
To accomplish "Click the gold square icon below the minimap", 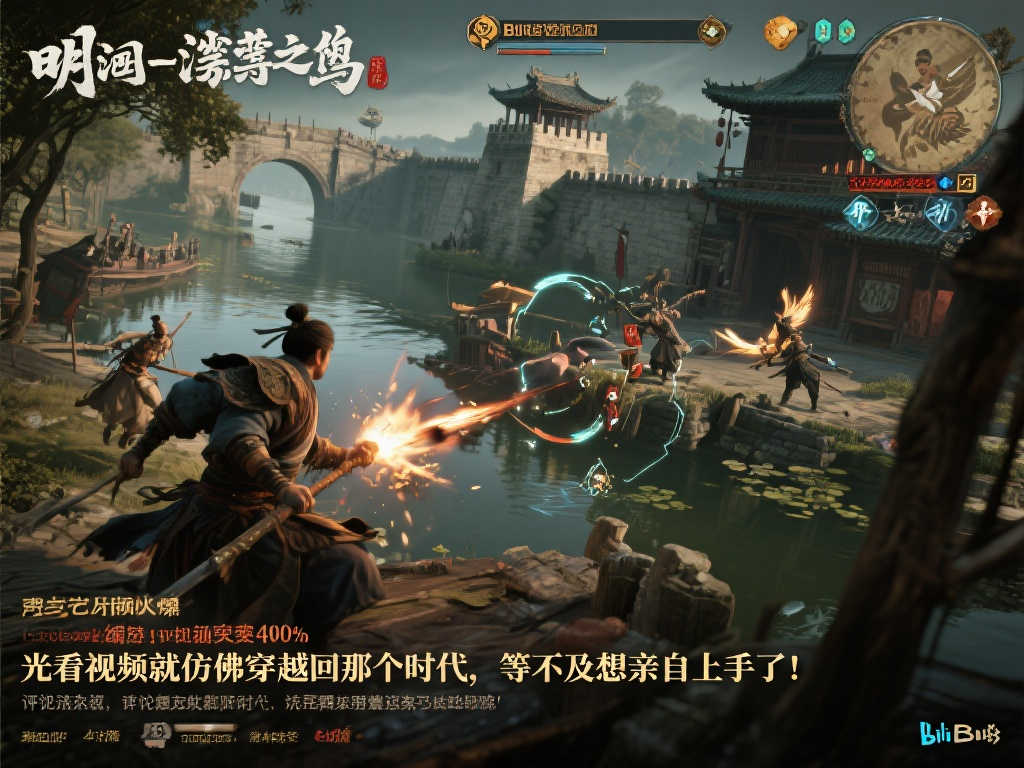I will (966, 183).
